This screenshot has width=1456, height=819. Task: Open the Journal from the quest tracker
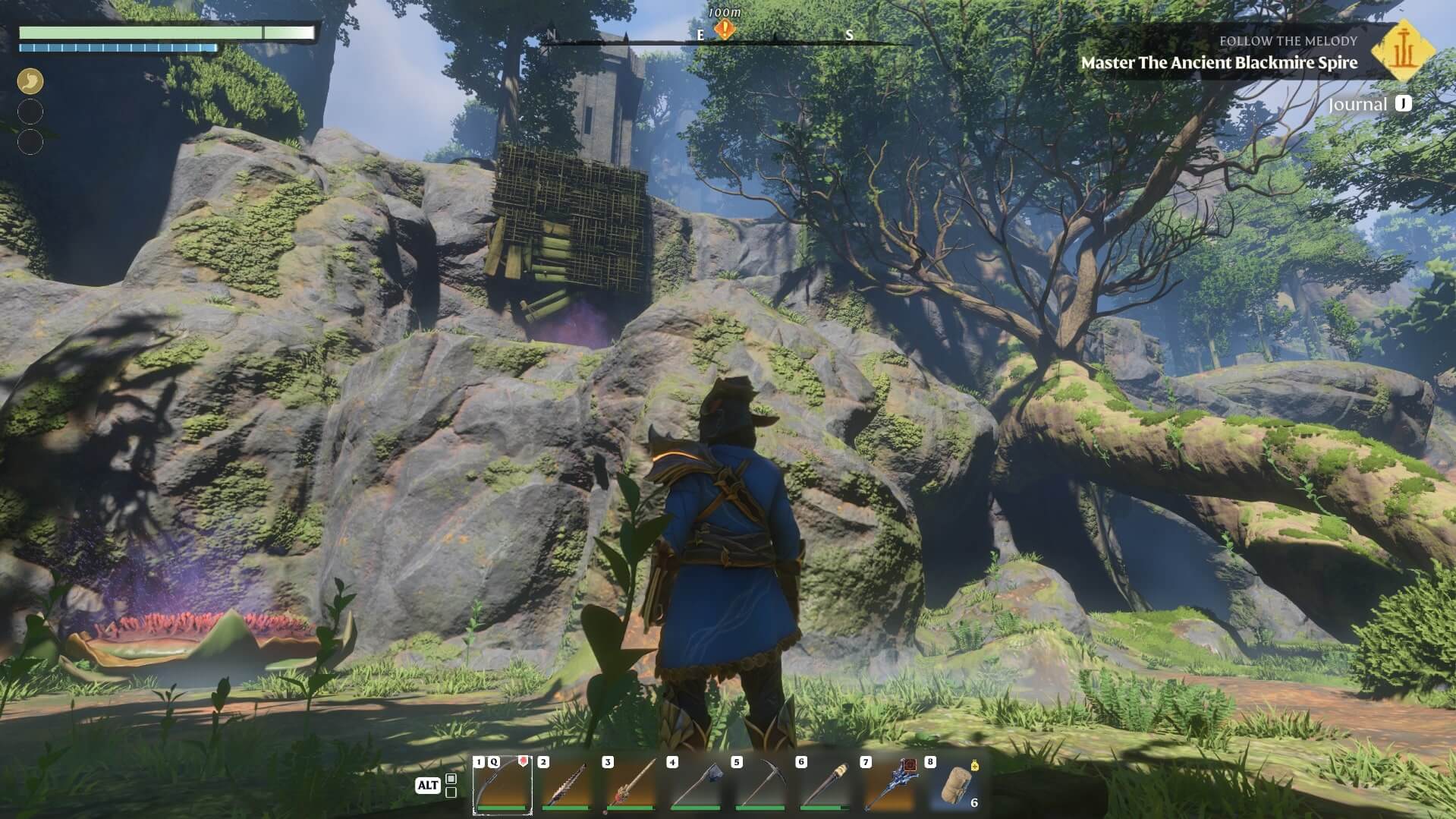pyautogui.click(x=1369, y=104)
